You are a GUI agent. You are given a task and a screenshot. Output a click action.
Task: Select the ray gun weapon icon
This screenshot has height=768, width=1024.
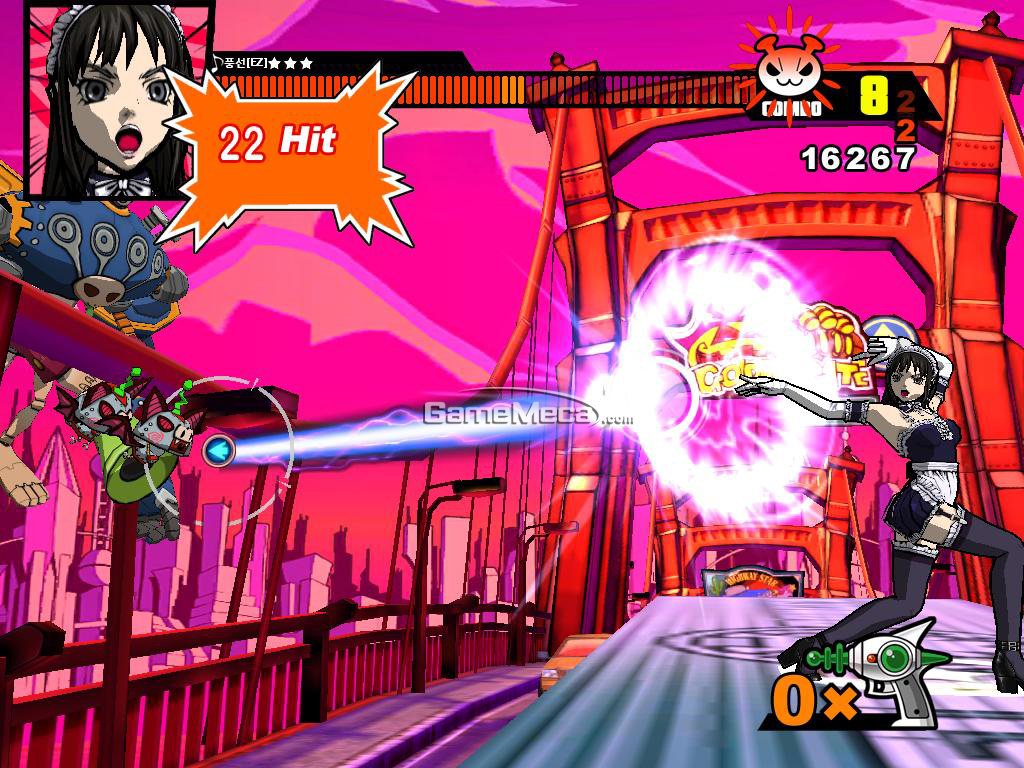click(x=886, y=673)
